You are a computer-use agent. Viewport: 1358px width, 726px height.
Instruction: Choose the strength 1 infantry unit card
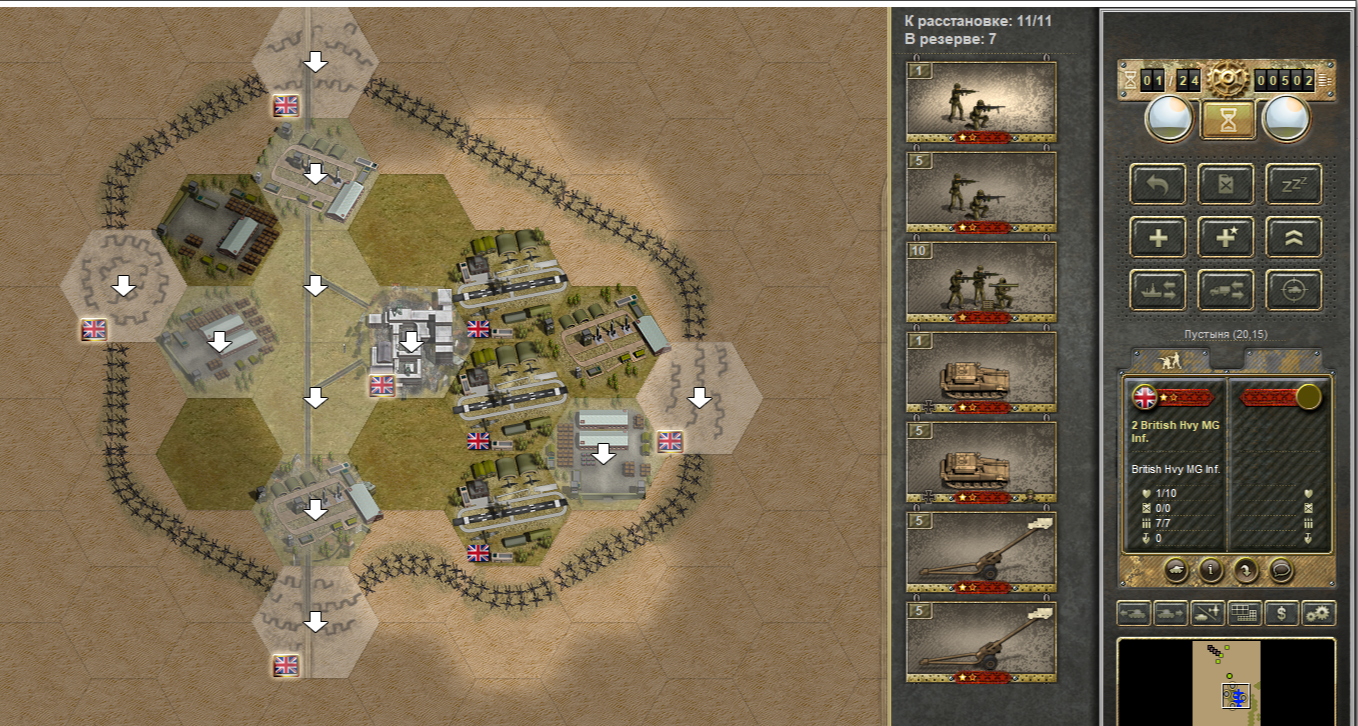pyautogui.click(x=981, y=102)
